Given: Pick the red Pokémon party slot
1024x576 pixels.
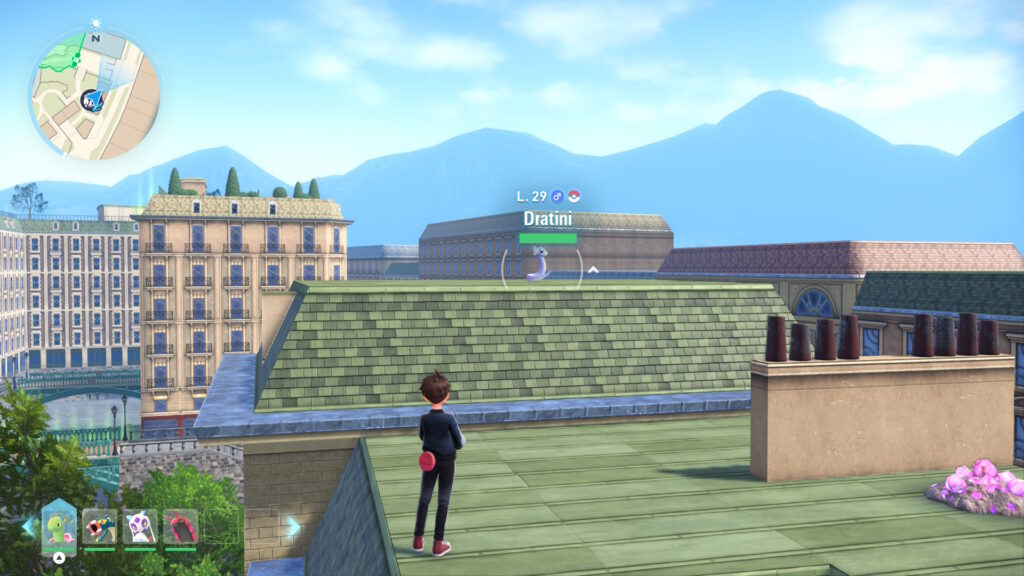Looking at the screenshot, I should [x=180, y=526].
